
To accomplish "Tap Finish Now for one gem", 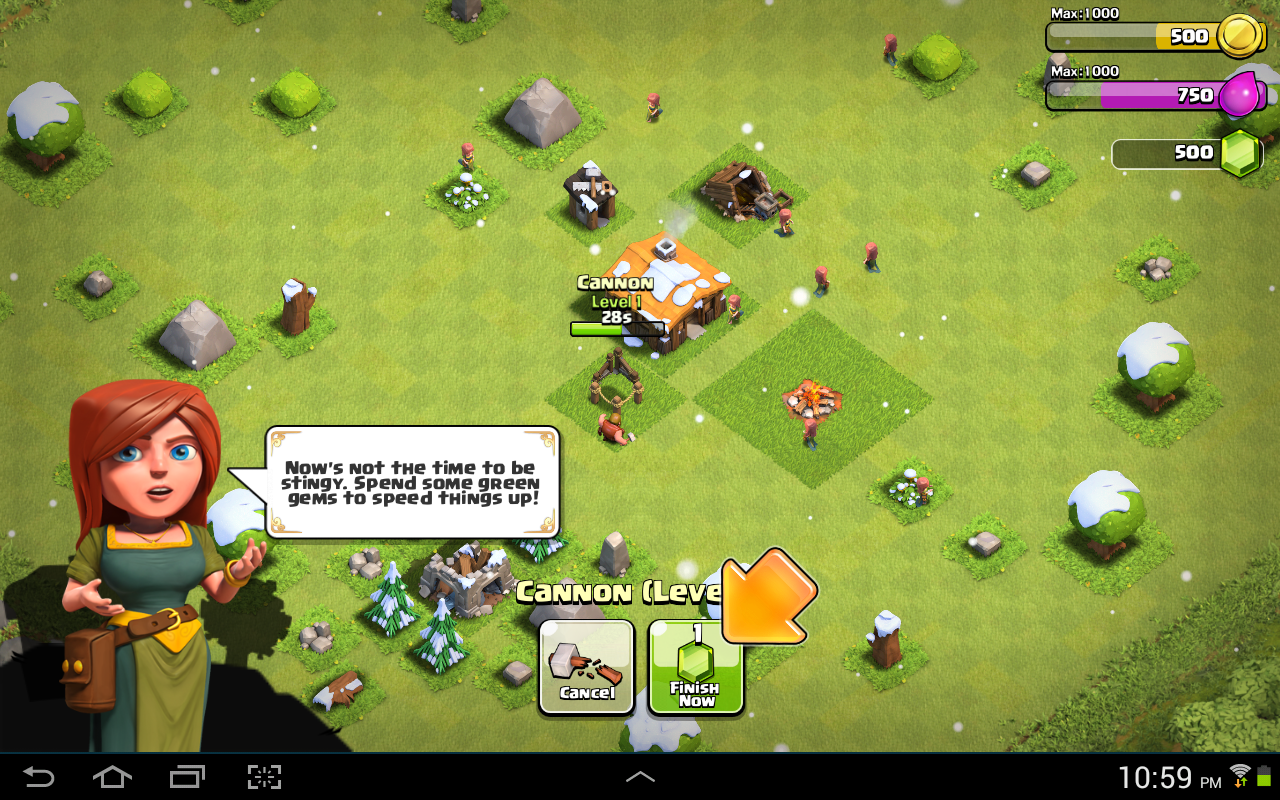I will click(x=696, y=668).
